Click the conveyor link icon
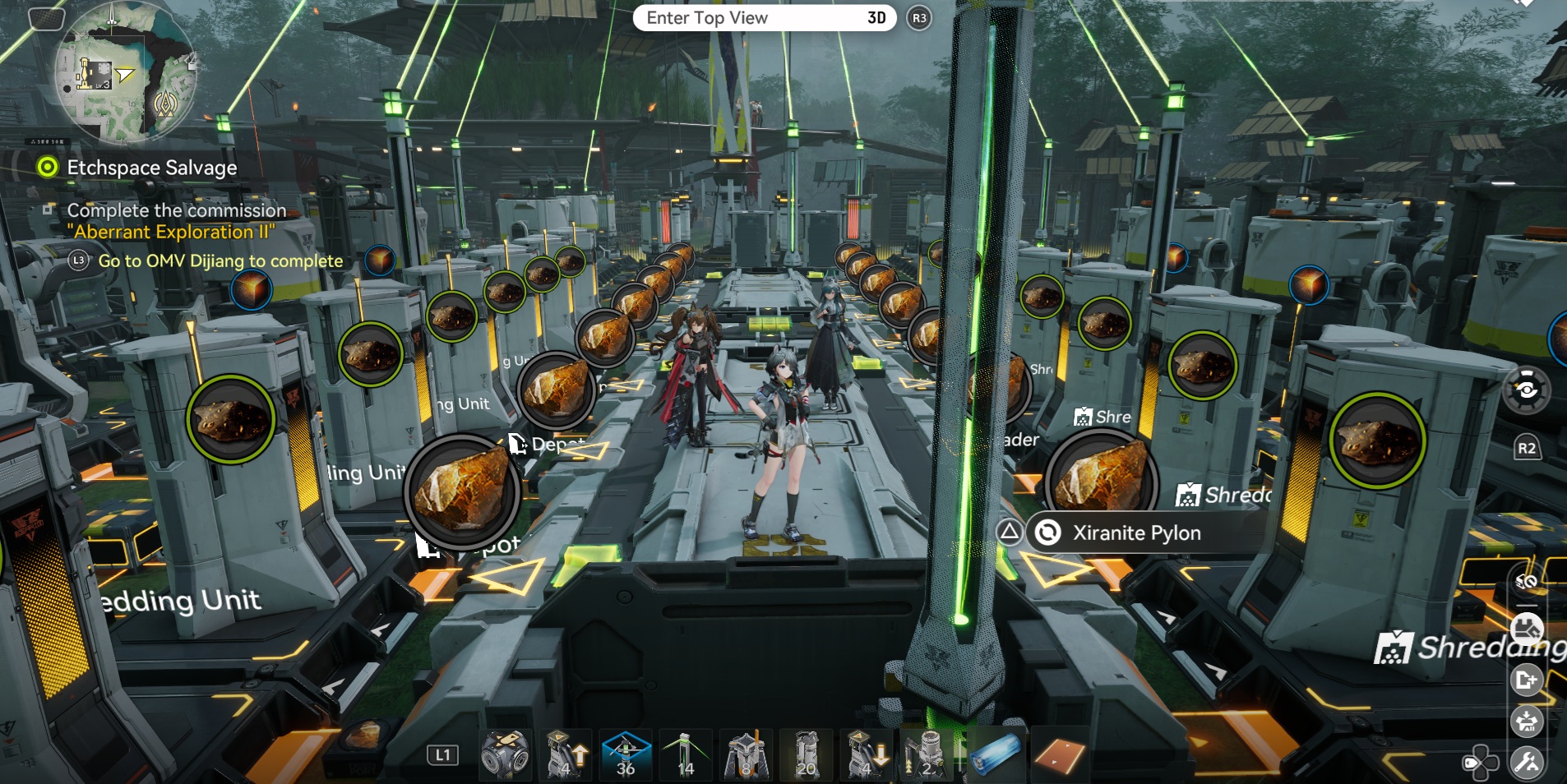Image resolution: width=1567 pixels, height=784 pixels. click(x=1527, y=582)
